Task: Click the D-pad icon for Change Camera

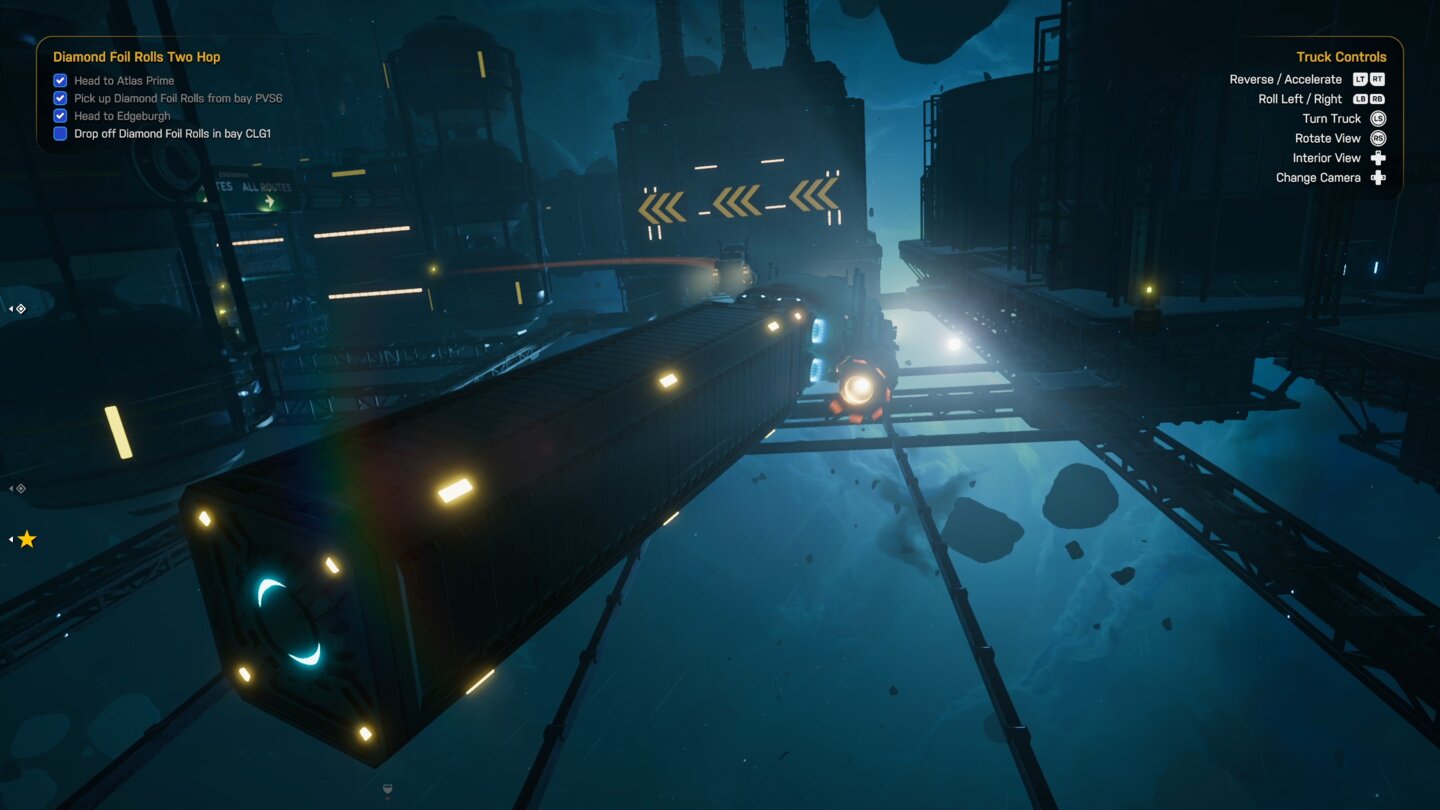Action: pos(1378,177)
